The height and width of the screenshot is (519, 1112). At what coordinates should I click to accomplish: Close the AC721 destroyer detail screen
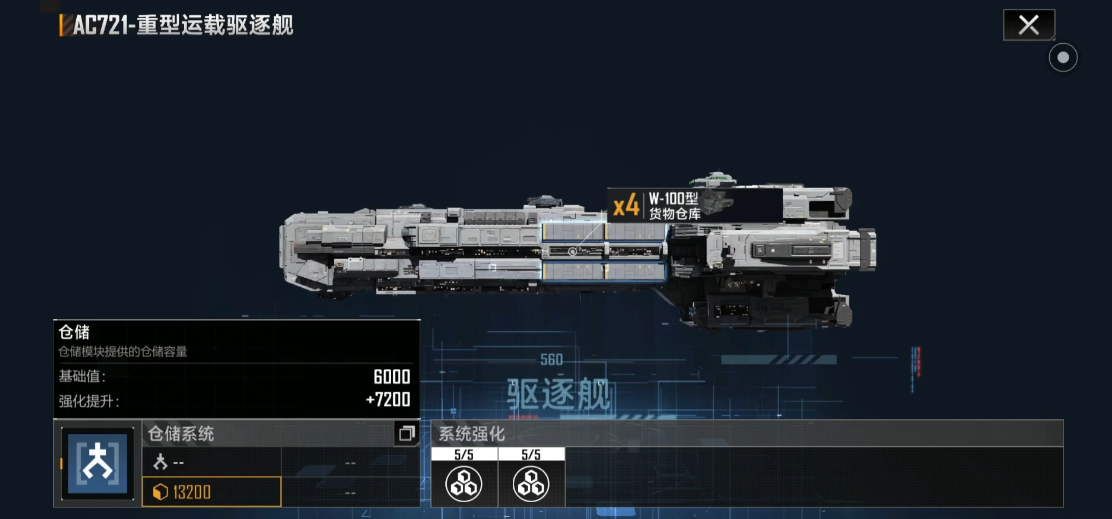(1028, 25)
